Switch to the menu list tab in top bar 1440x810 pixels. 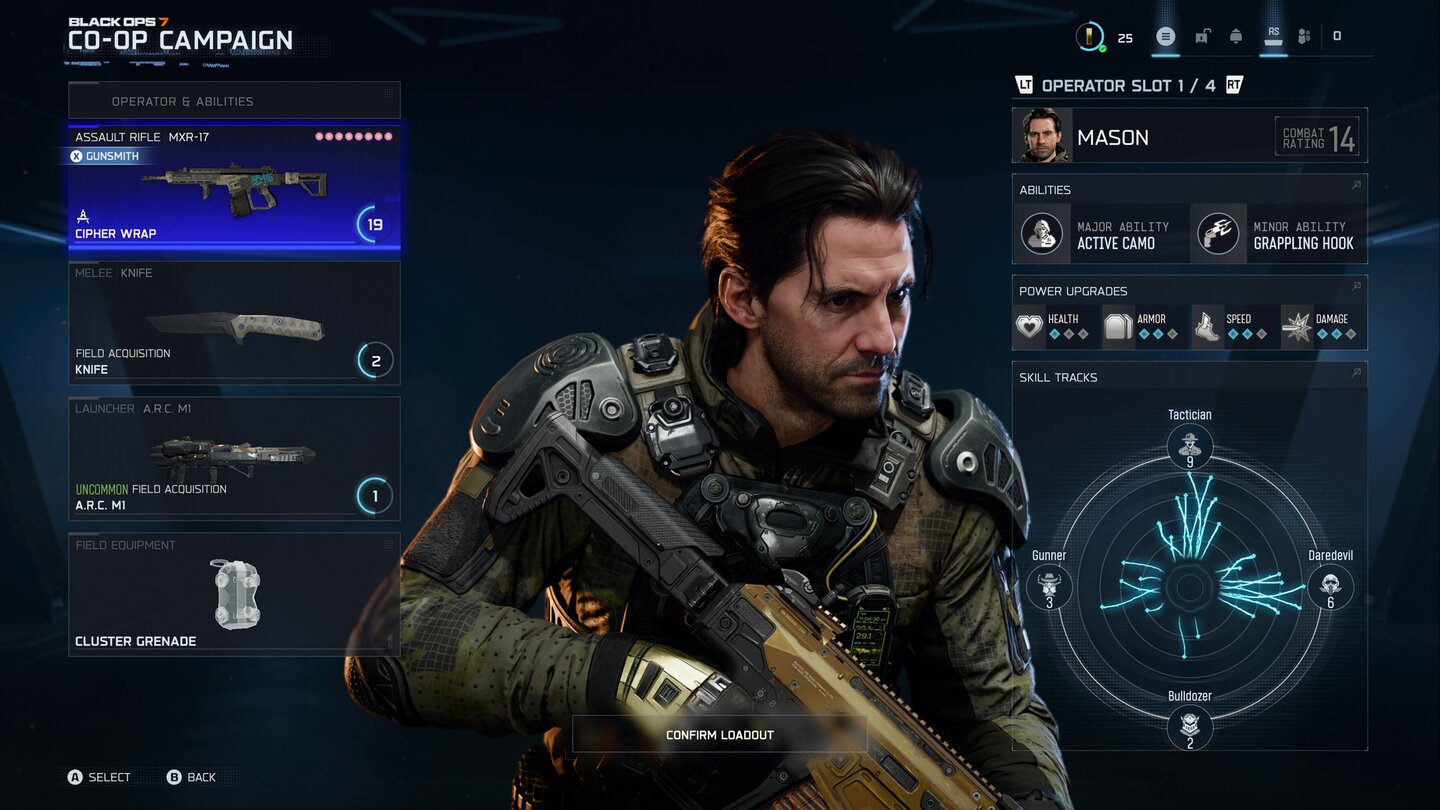tap(1164, 34)
